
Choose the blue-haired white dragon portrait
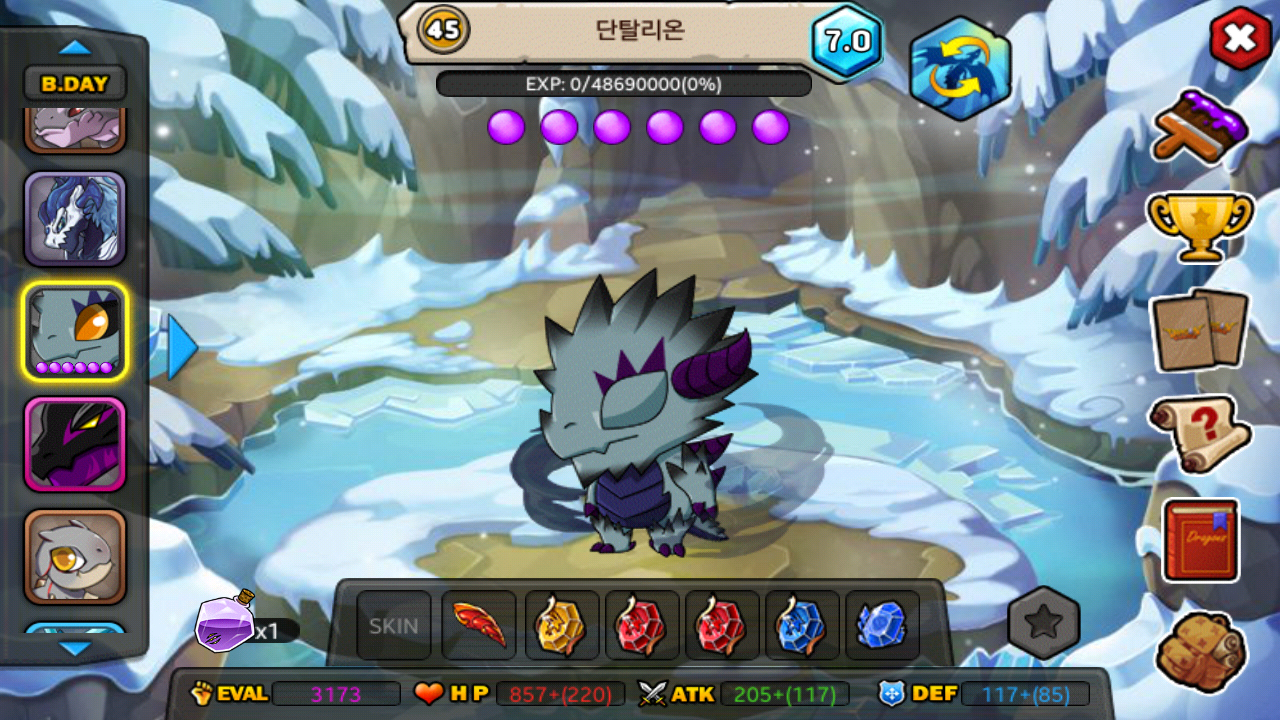(75, 219)
